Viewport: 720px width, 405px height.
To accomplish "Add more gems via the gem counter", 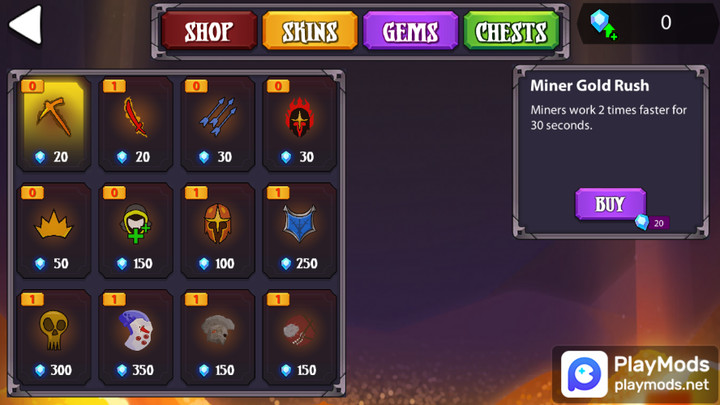I will pos(602,24).
